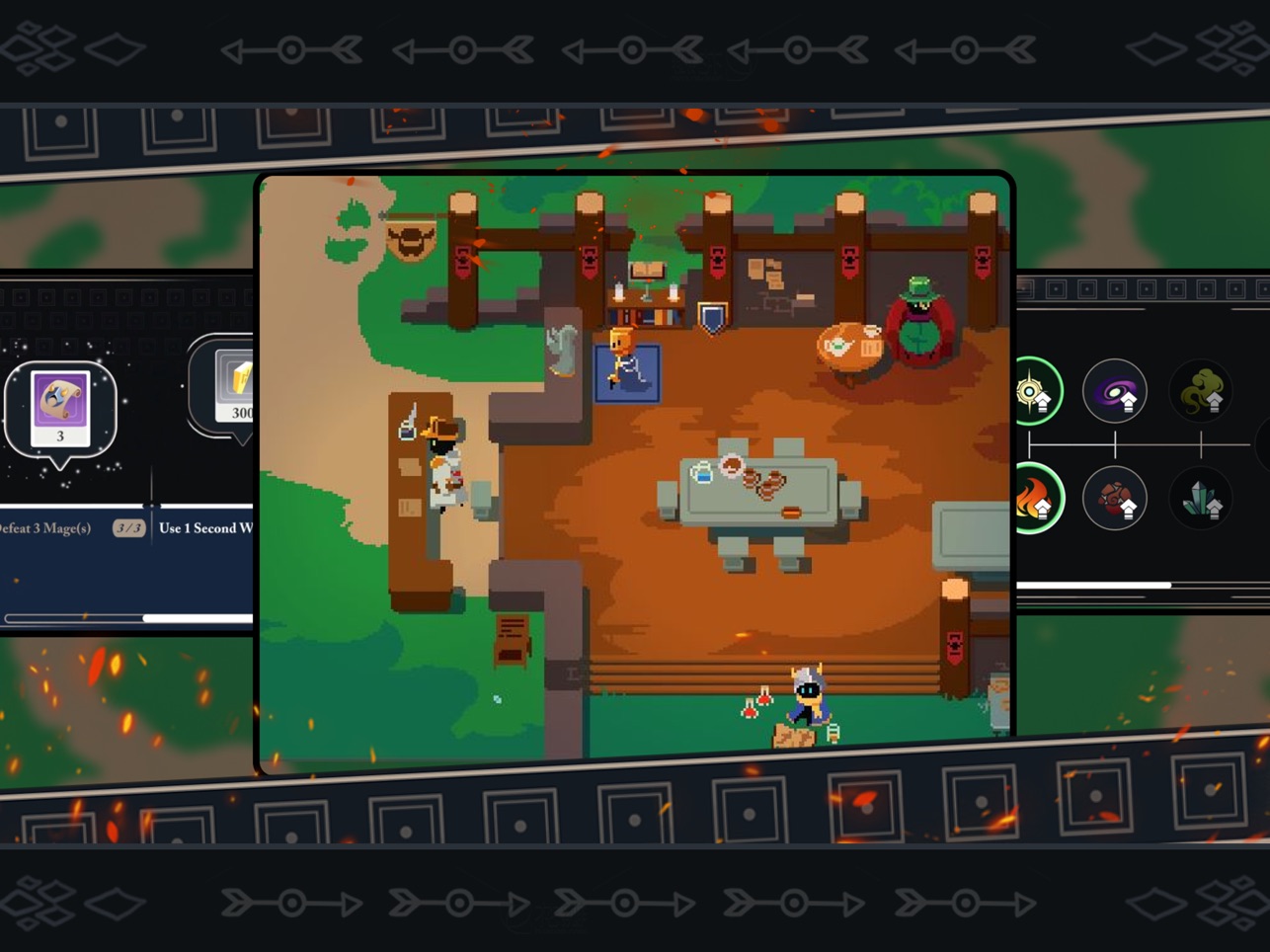This screenshot has width=1270, height=952.
Task: Upgrade the golden compass star skill
Action: [x=1035, y=392]
